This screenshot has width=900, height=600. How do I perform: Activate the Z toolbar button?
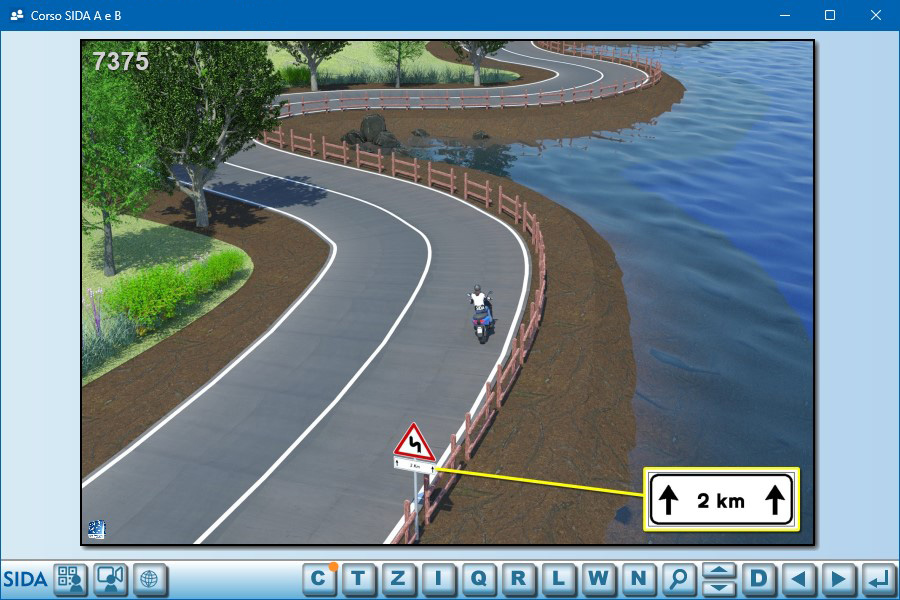point(399,578)
